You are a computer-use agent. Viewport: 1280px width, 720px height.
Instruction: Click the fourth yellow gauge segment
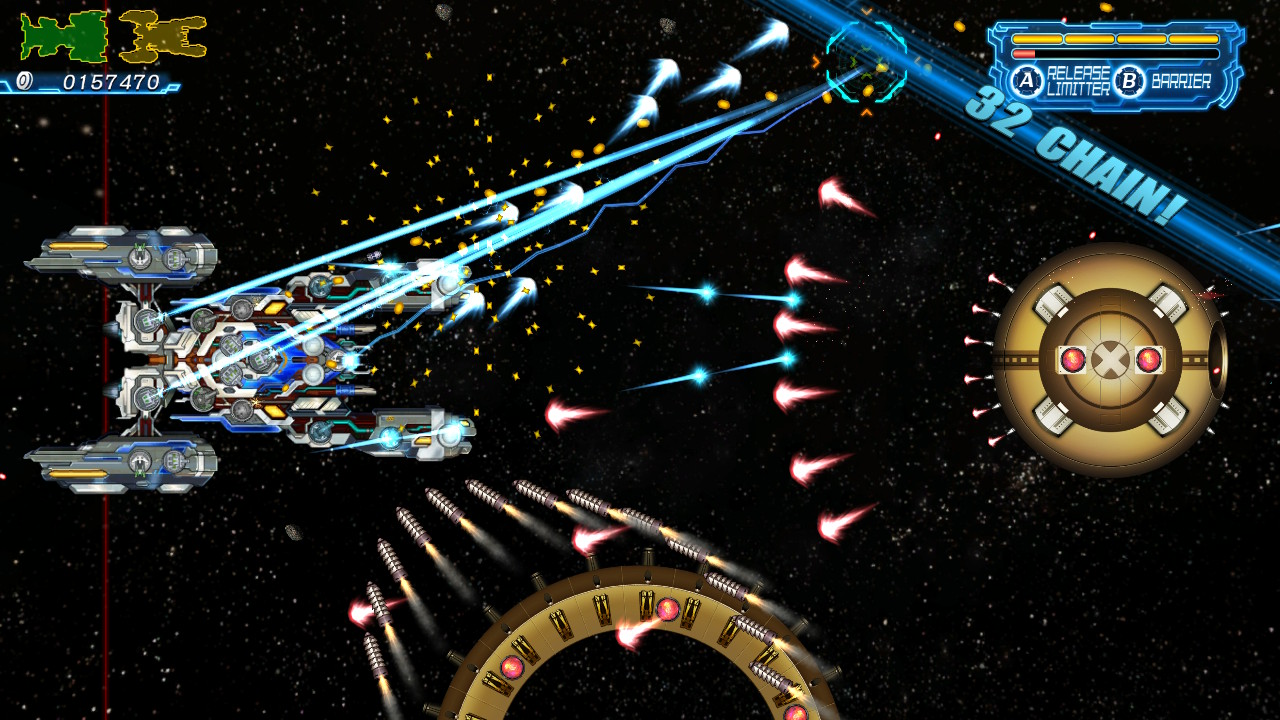click(x=1193, y=38)
